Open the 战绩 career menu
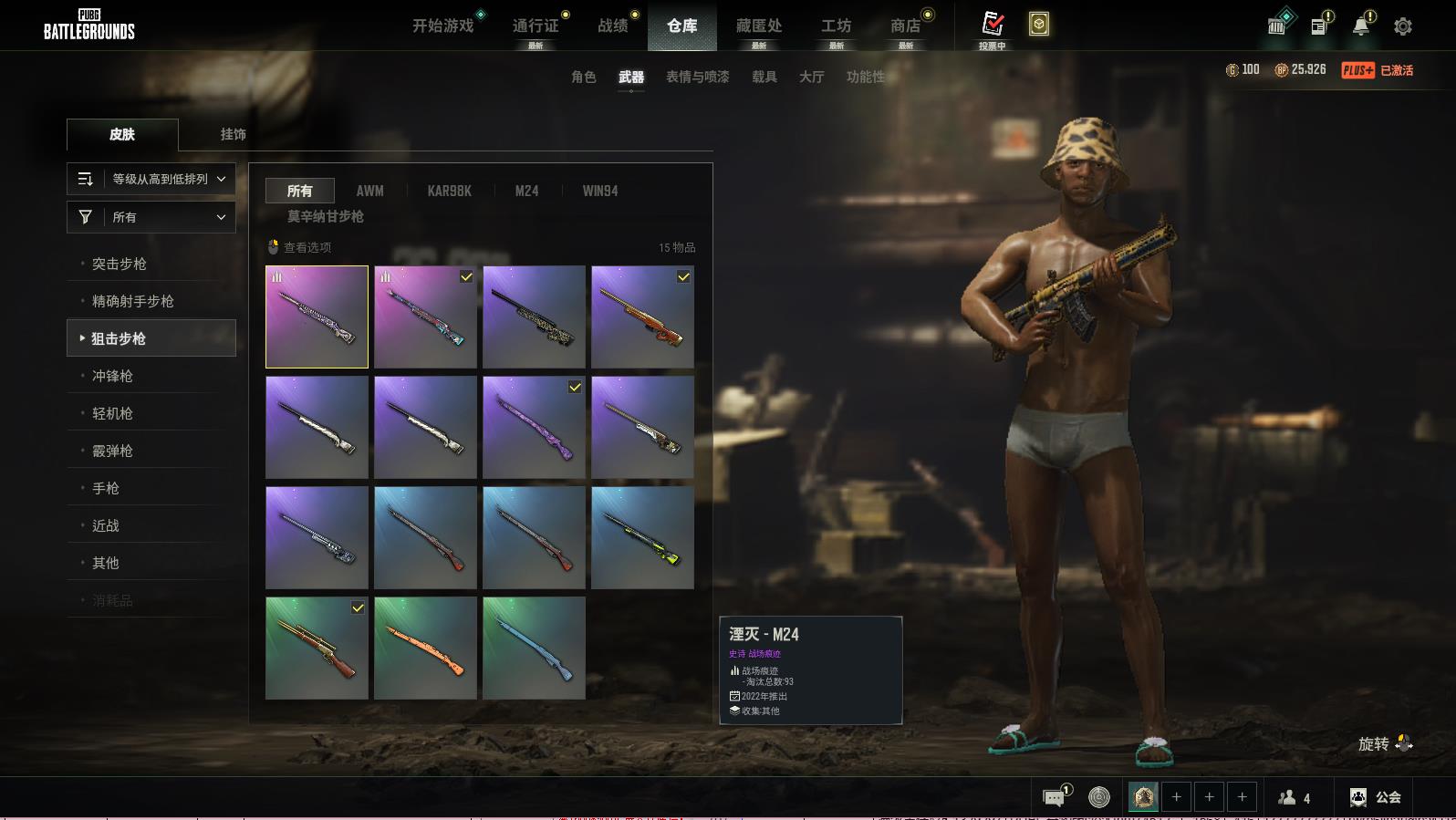1456x820 pixels. coord(613,26)
